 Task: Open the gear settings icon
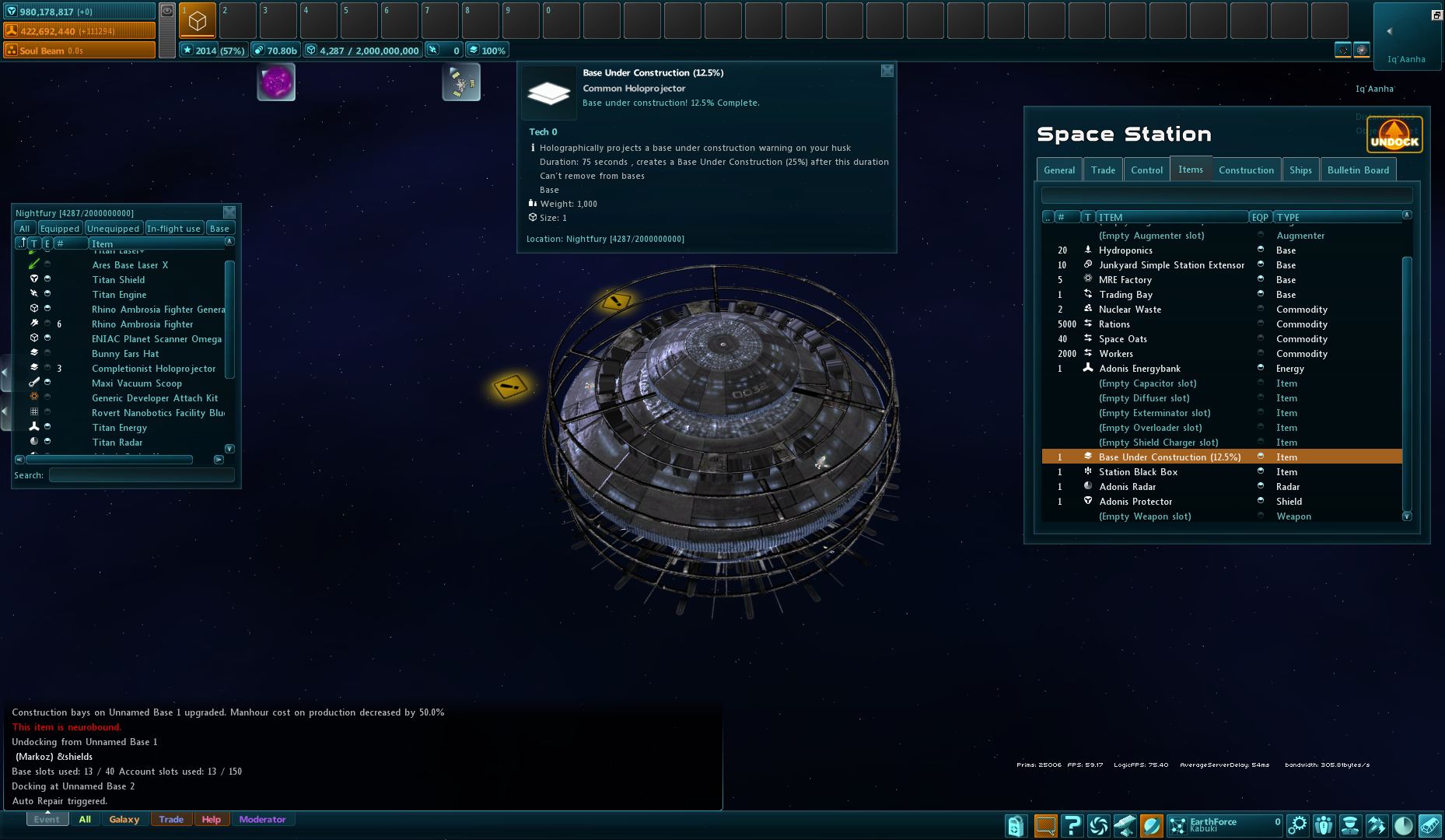(1297, 825)
